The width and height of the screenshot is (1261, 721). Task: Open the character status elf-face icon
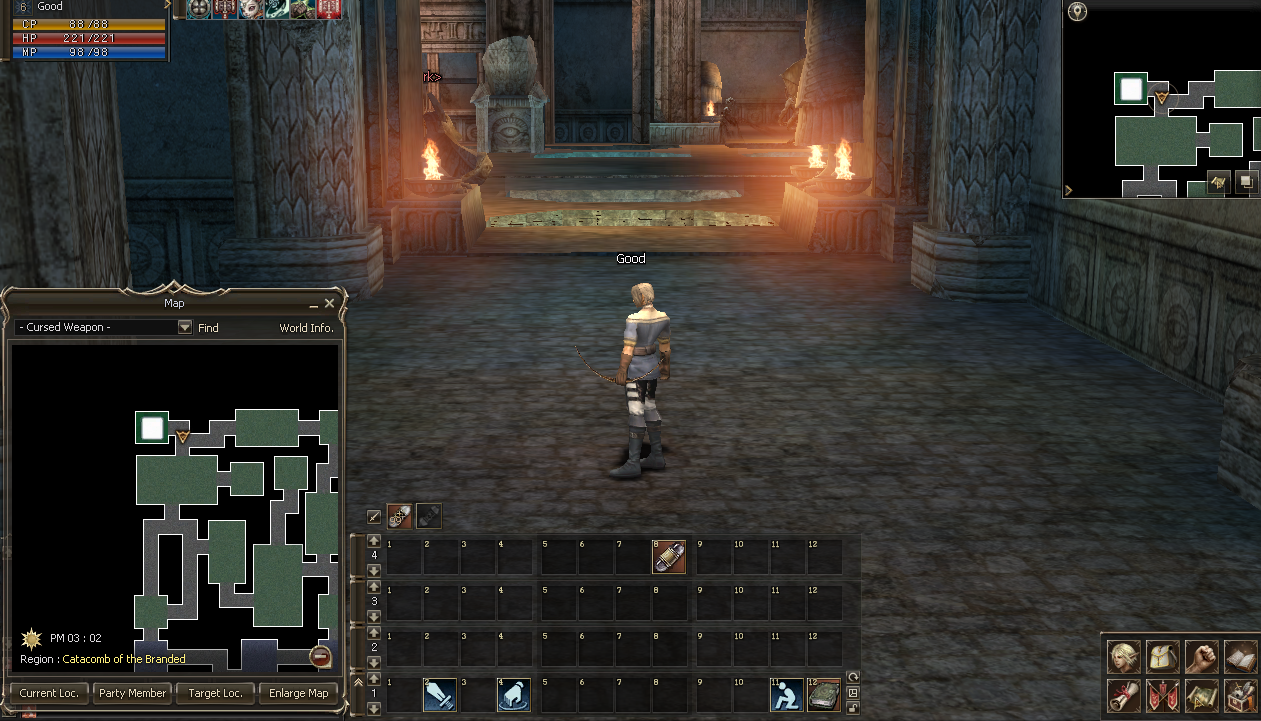pyautogui.click(x=1124, y=657)
